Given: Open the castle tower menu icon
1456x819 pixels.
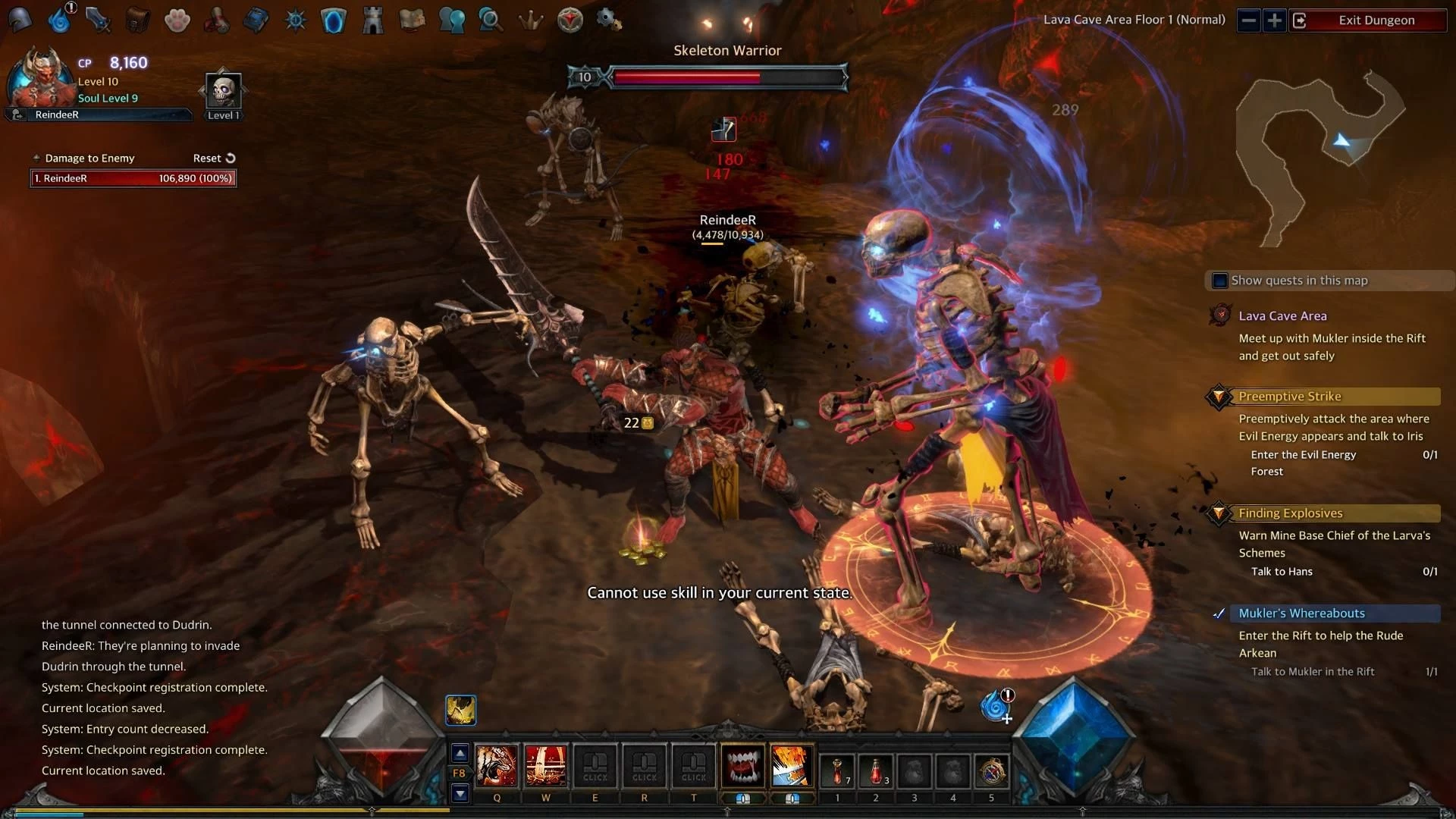Looking at the screenshot, I should coord(372,20).
